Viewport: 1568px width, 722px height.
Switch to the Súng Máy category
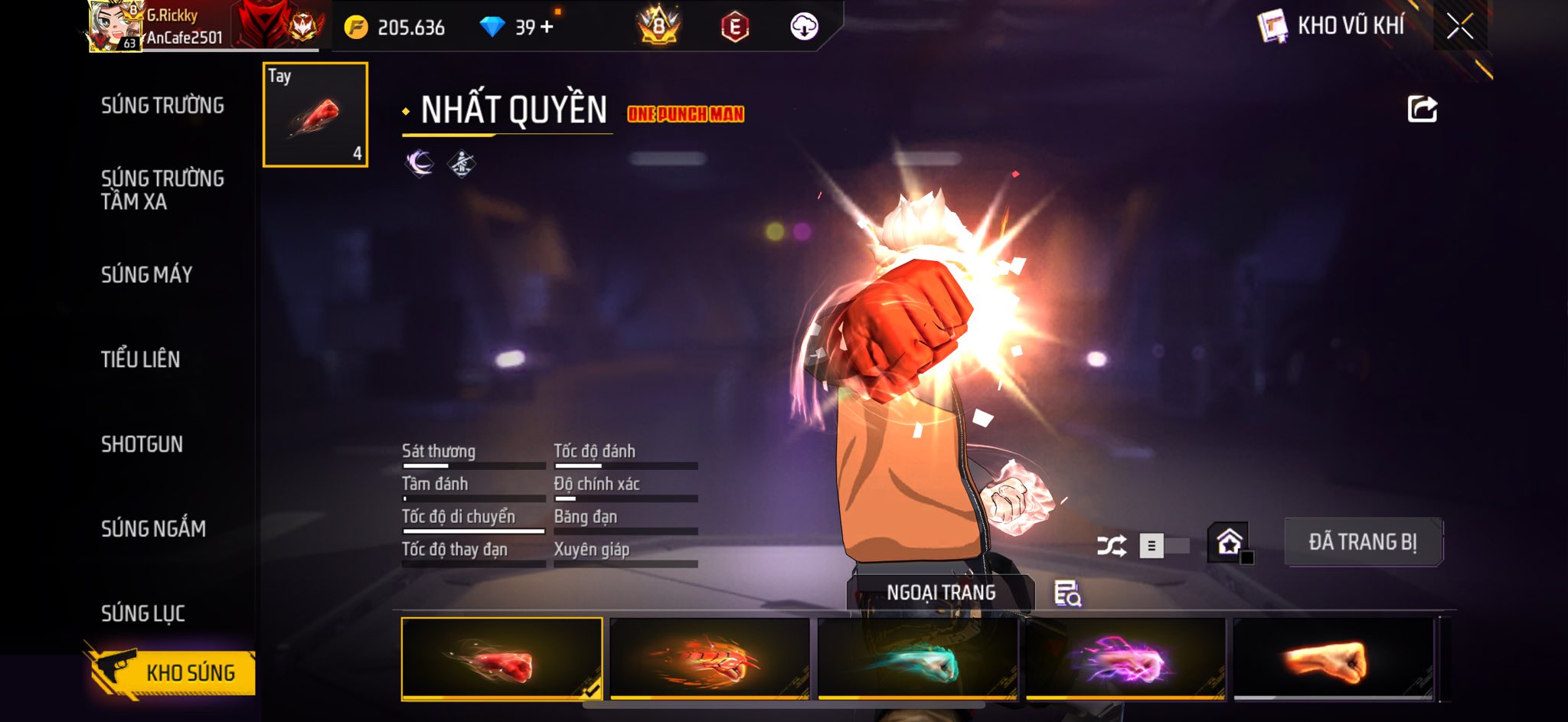point(146,275)
